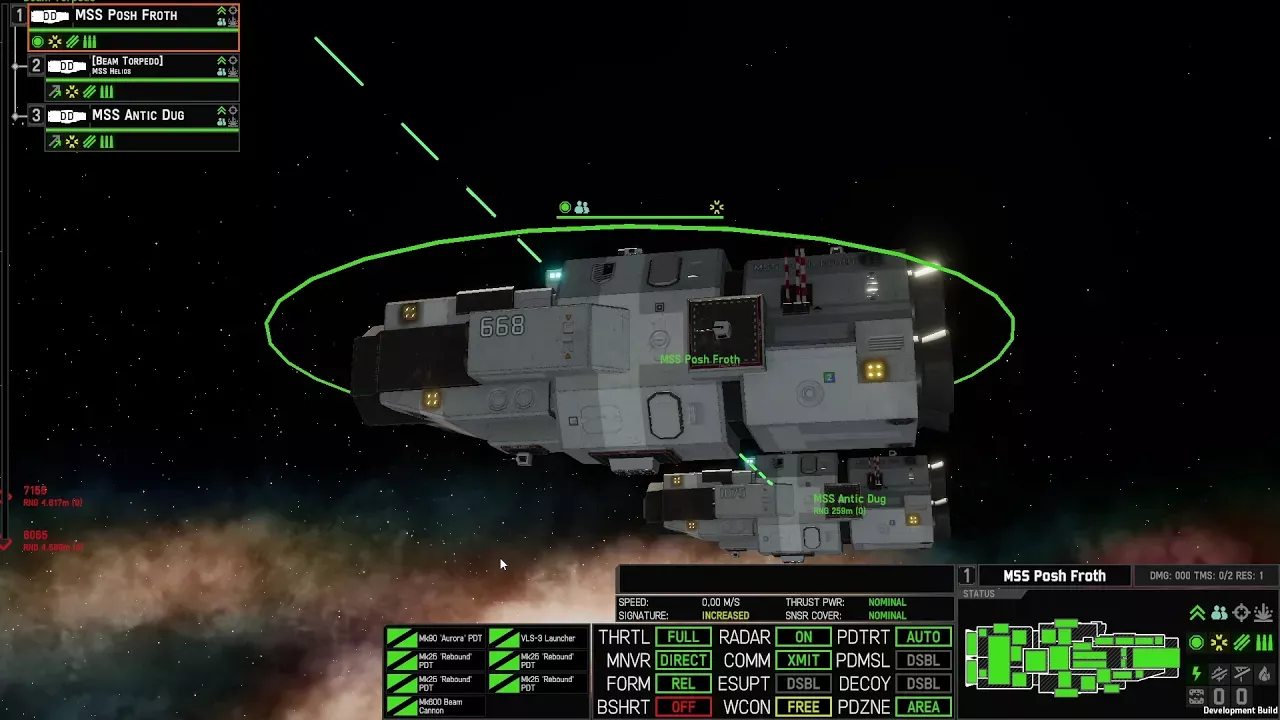Viewport: 1280px width, 720px height.
Task: Select MSS Antic Dug in the fleet list
Action: point(138,116)
